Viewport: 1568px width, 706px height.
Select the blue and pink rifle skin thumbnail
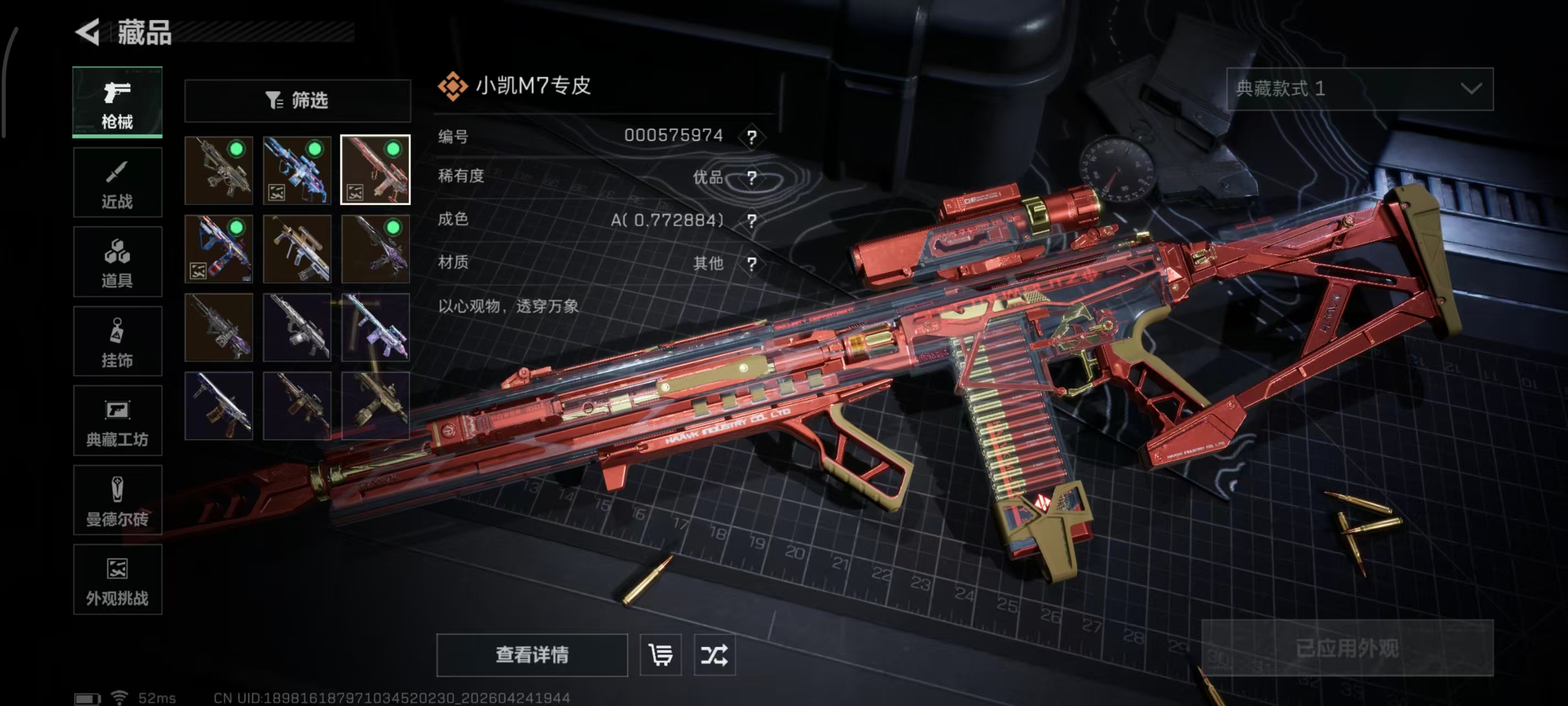pos(297,170)
